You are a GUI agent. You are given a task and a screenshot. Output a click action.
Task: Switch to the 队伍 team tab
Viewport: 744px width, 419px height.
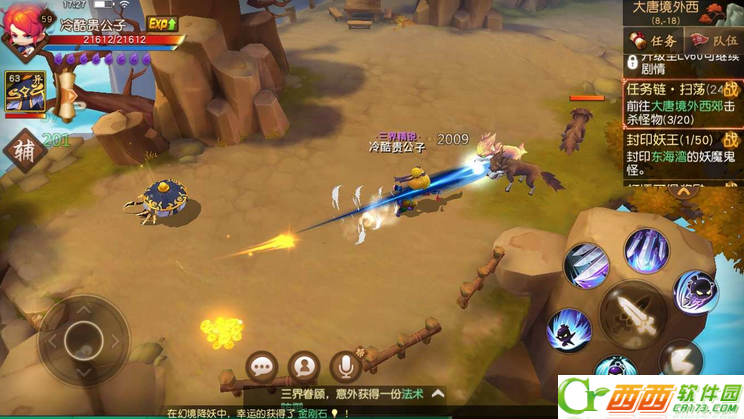point(712,41)
